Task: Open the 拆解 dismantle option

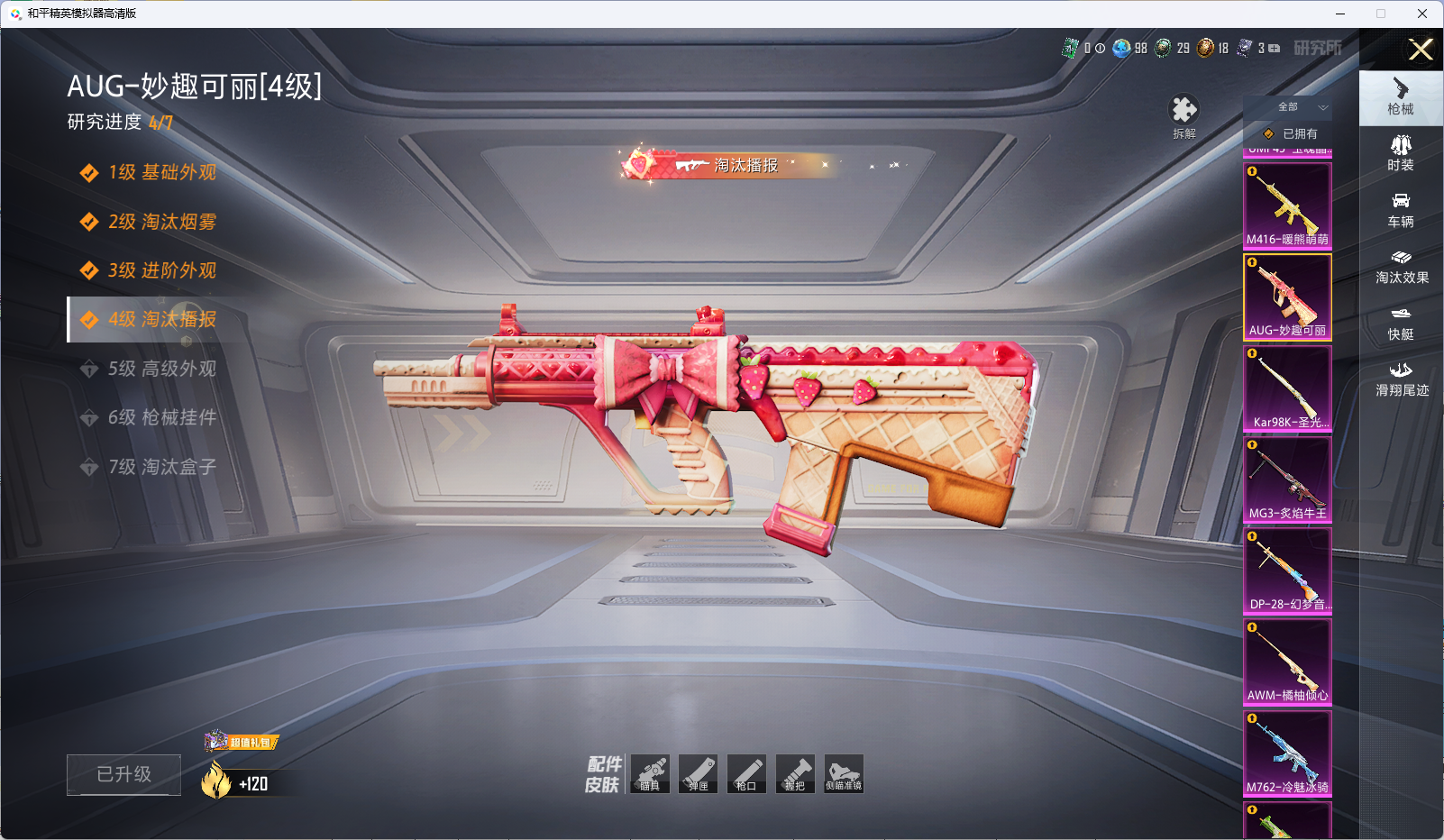Action: (x=1184, y=116)
